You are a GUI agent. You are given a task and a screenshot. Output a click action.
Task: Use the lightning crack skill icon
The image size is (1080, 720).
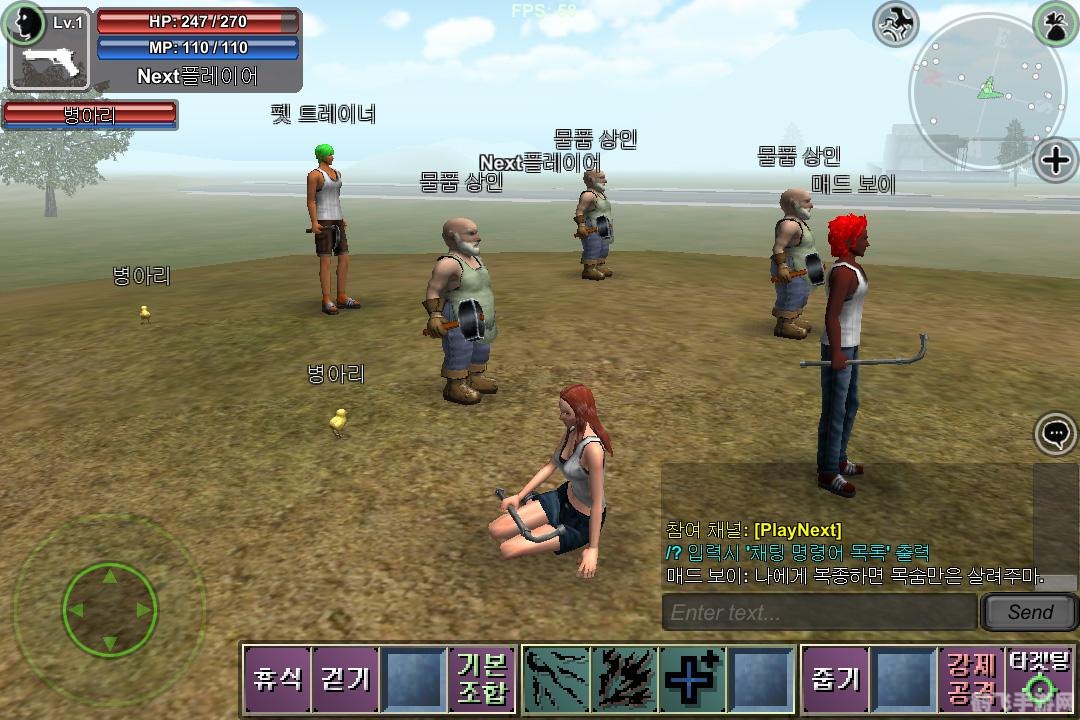[x=557, y=679]
